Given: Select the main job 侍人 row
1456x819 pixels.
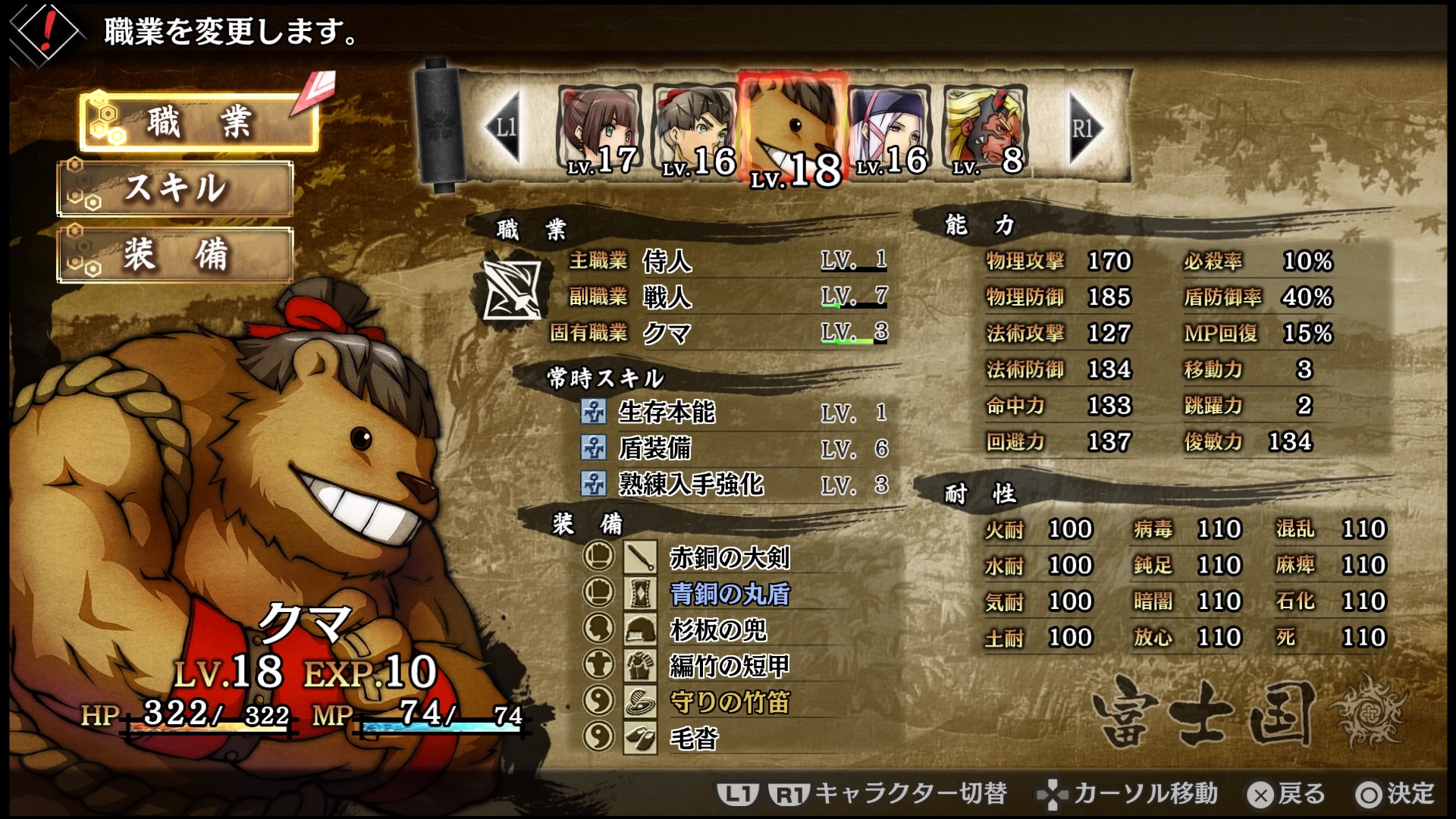Looking at the screenshot, I should coord(726,261).
